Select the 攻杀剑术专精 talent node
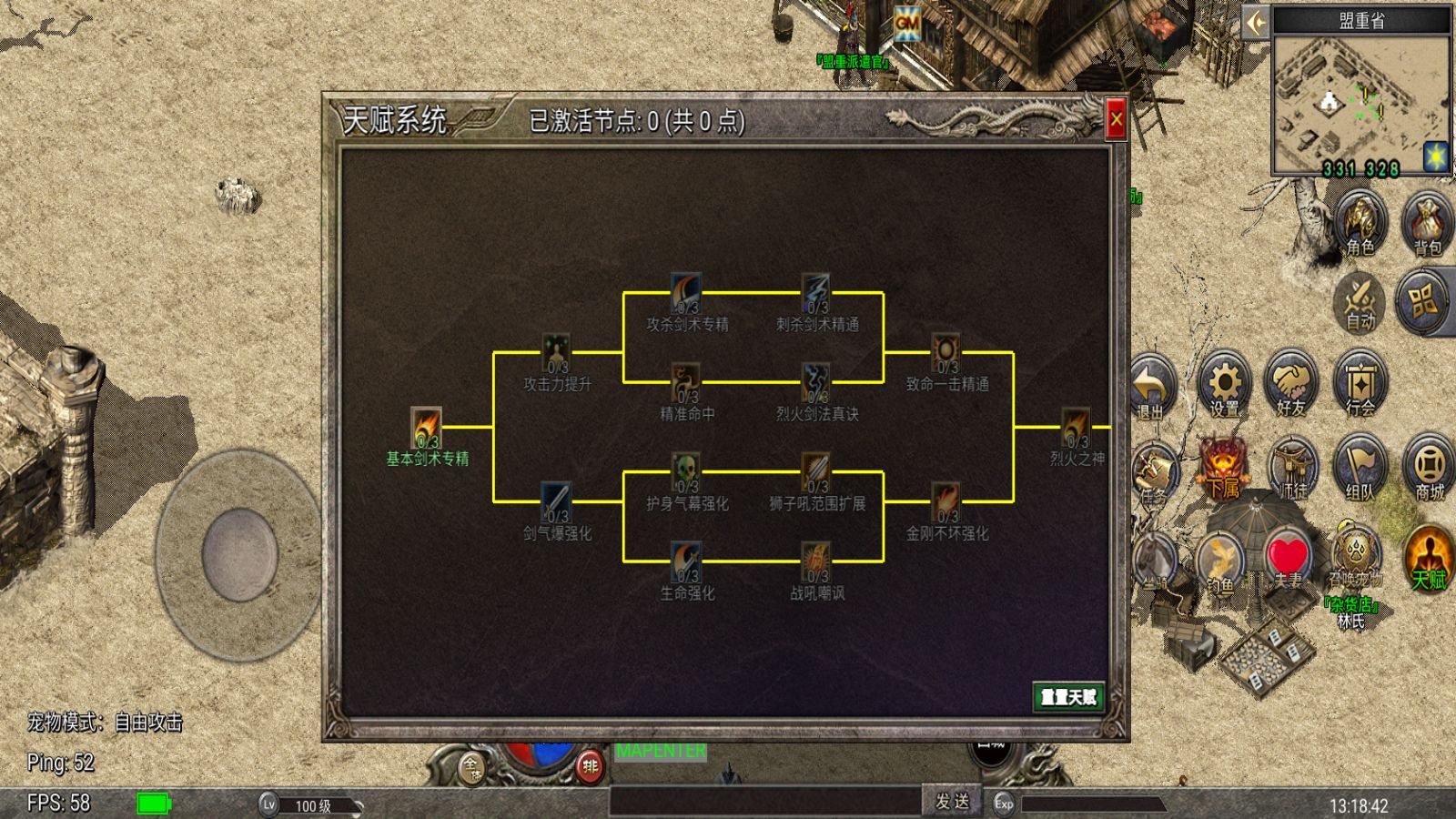 687,293
